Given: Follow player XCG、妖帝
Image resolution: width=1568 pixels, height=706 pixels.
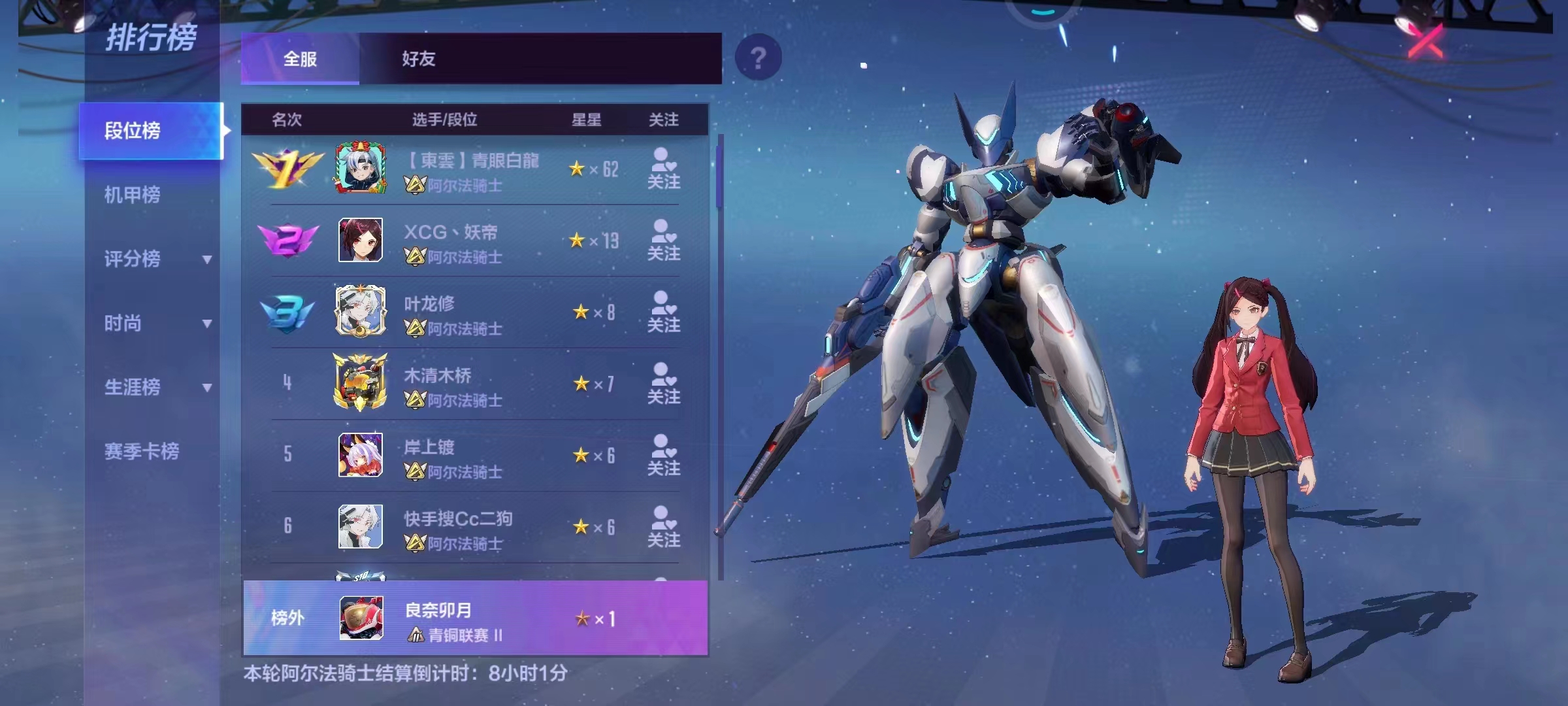Looking at the screenshot, I should [663, 241].
